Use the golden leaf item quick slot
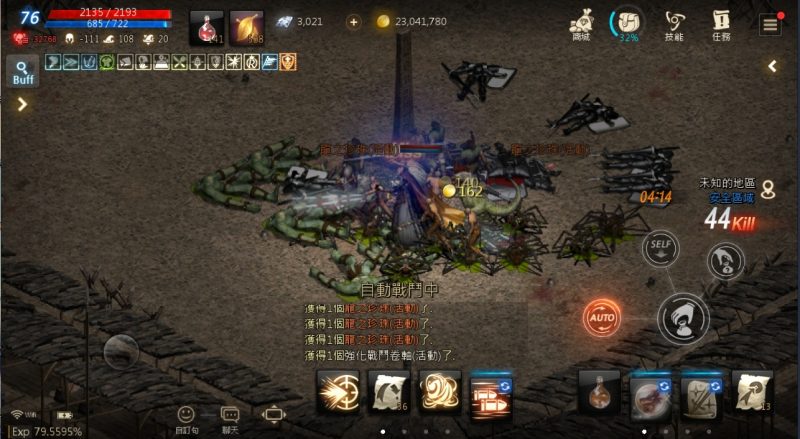Viewport: 800px width, 439px height. 247,28
